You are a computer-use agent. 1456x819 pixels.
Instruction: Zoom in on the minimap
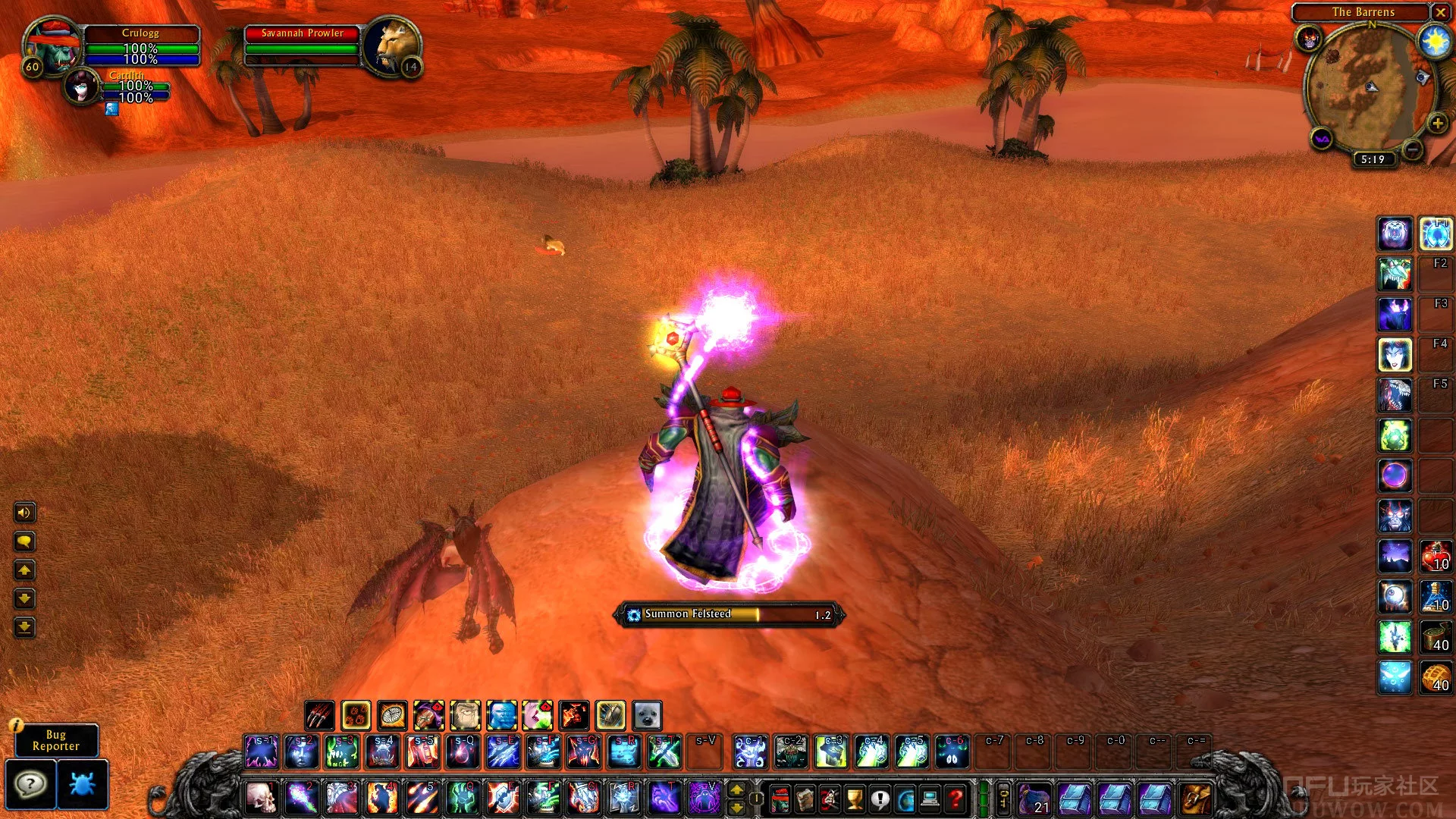1437,124
